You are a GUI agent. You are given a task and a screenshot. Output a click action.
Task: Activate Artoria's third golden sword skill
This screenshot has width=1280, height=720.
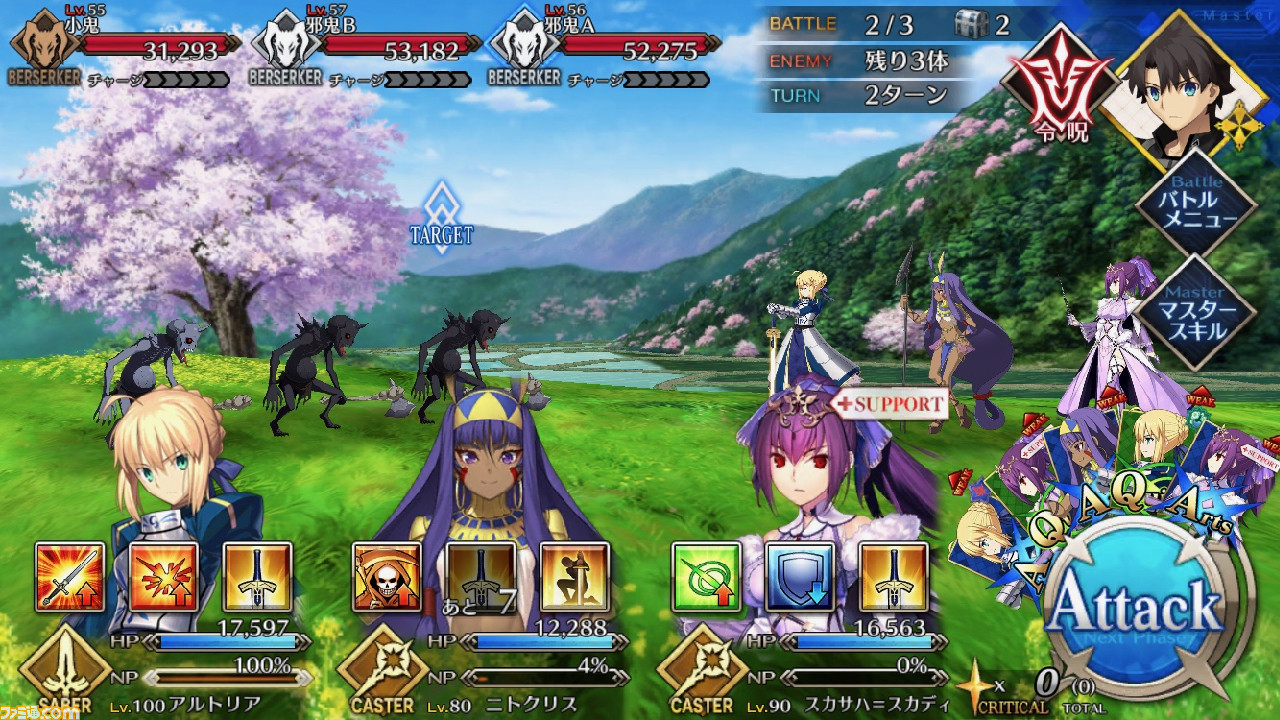257,577
